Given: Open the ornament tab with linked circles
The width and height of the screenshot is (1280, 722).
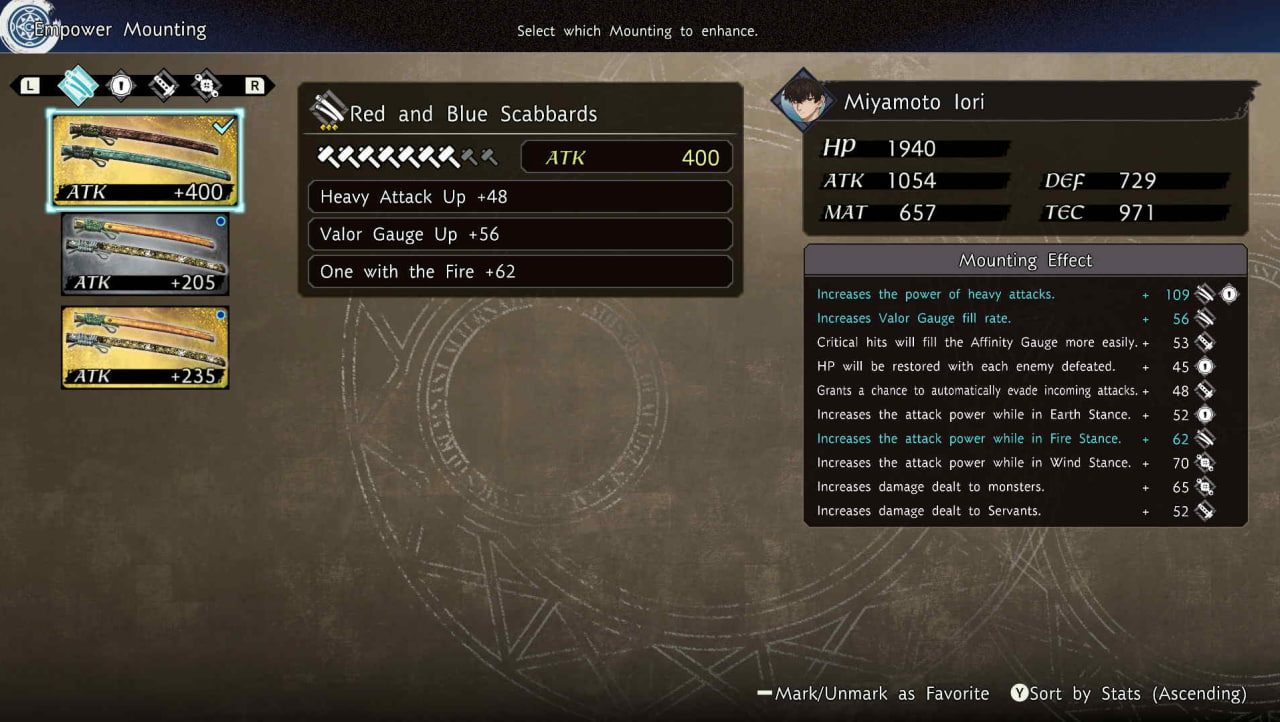Looking at the screenshot, I should 206,86.
